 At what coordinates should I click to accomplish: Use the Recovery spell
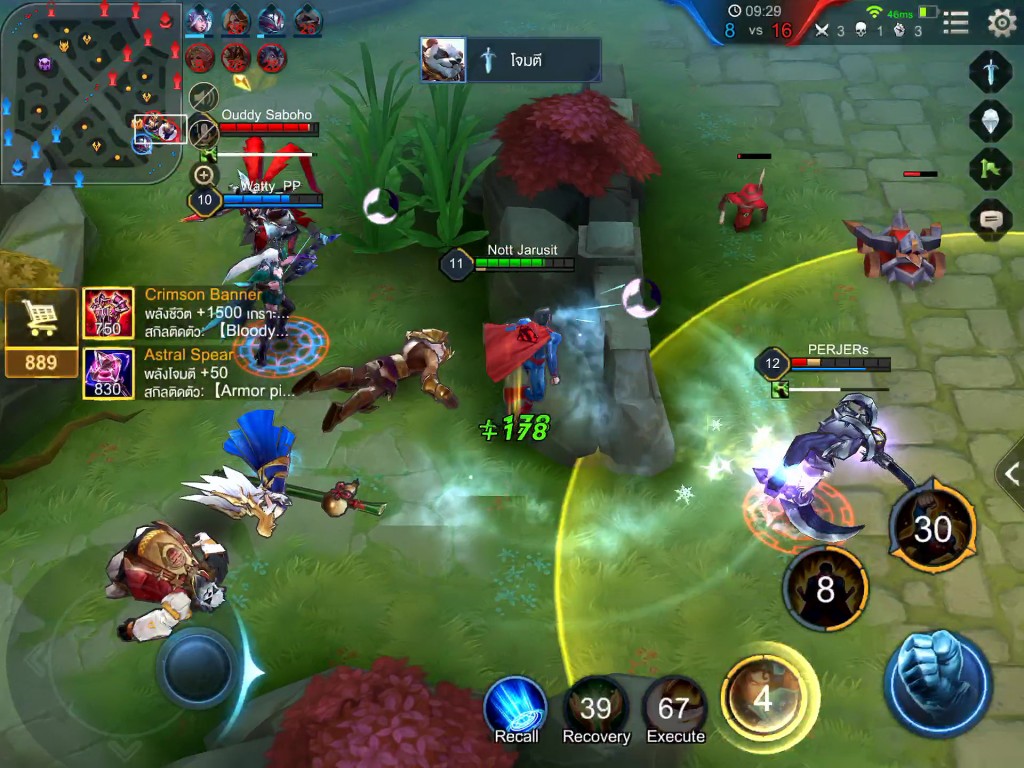(595, 708)
